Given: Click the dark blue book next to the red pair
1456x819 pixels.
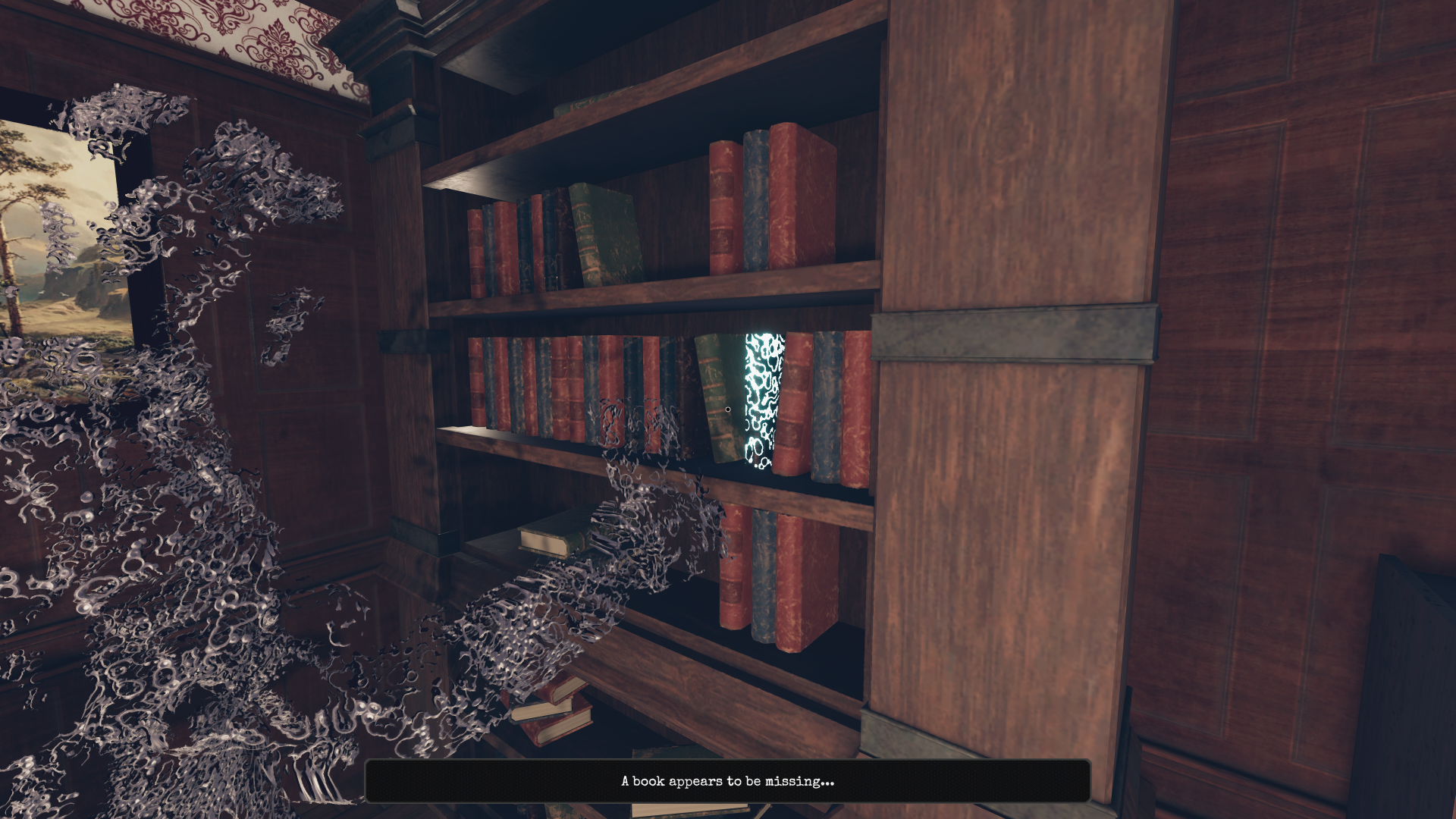Looking at the screenshot, I should [x=829, y=409].
